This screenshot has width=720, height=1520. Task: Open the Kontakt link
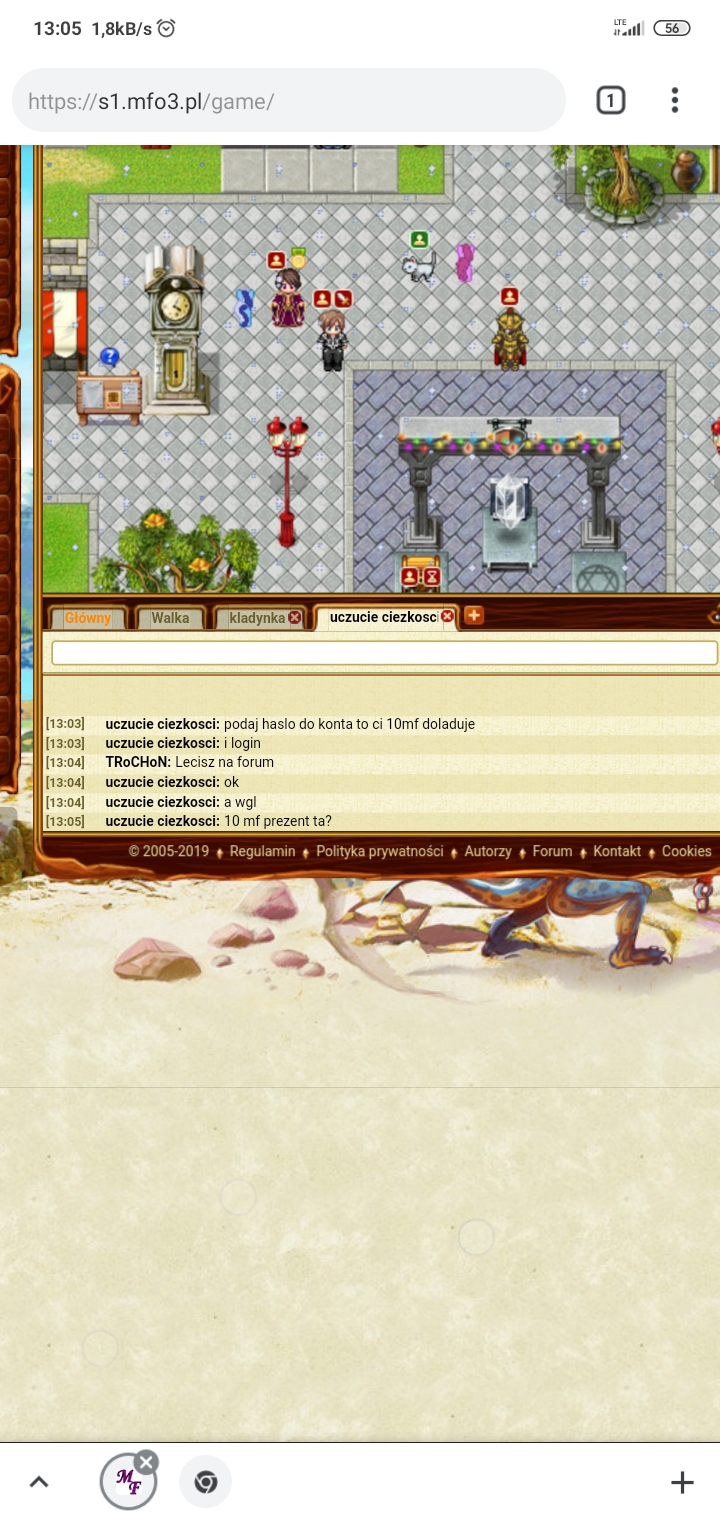pyautogui.click(x=617, y=851)
